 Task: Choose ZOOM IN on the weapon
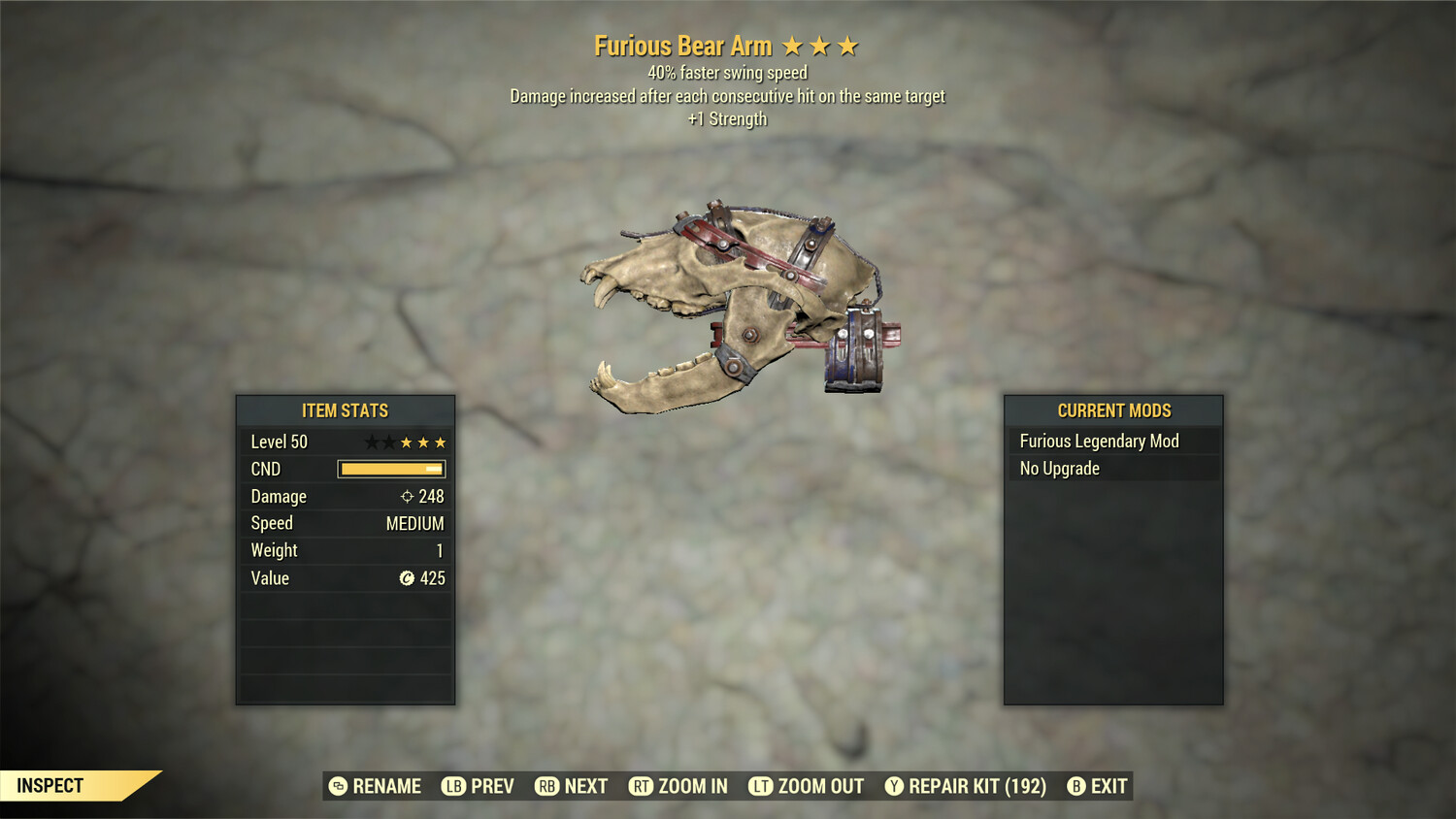[678, 786]
